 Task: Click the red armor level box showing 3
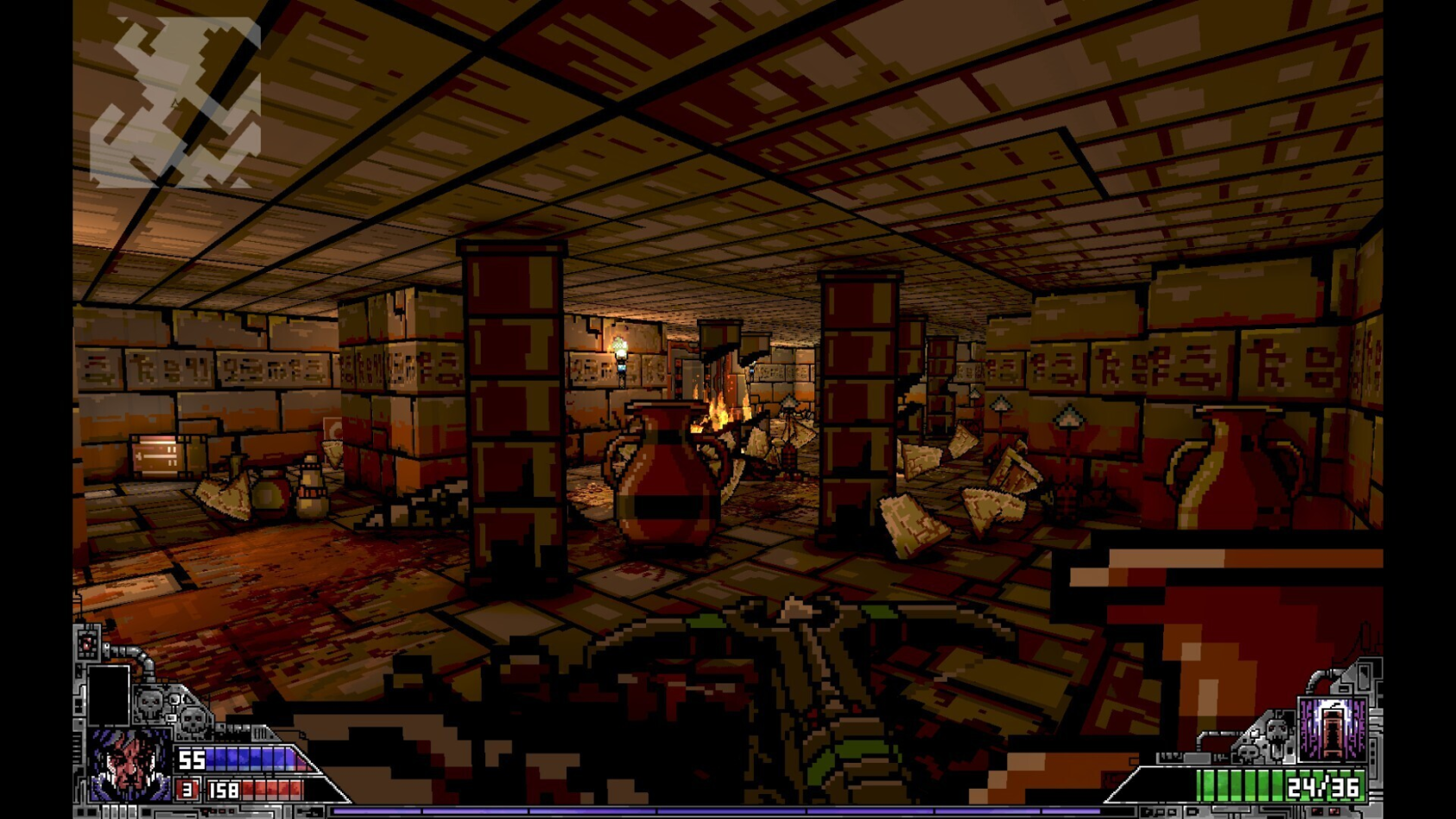click(x=187, y=790)
